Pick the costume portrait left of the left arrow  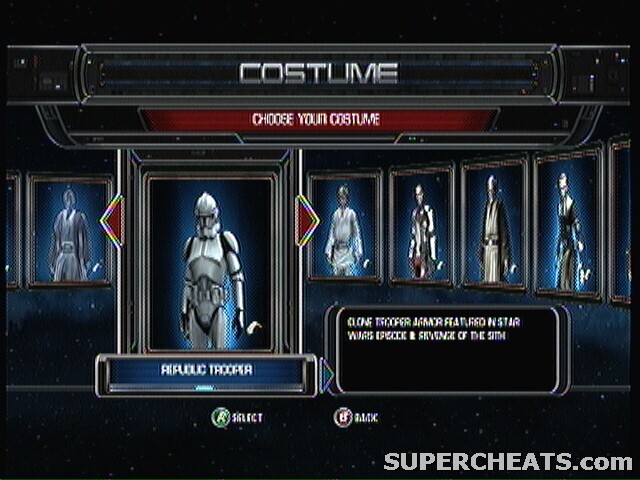click(69, 231)
